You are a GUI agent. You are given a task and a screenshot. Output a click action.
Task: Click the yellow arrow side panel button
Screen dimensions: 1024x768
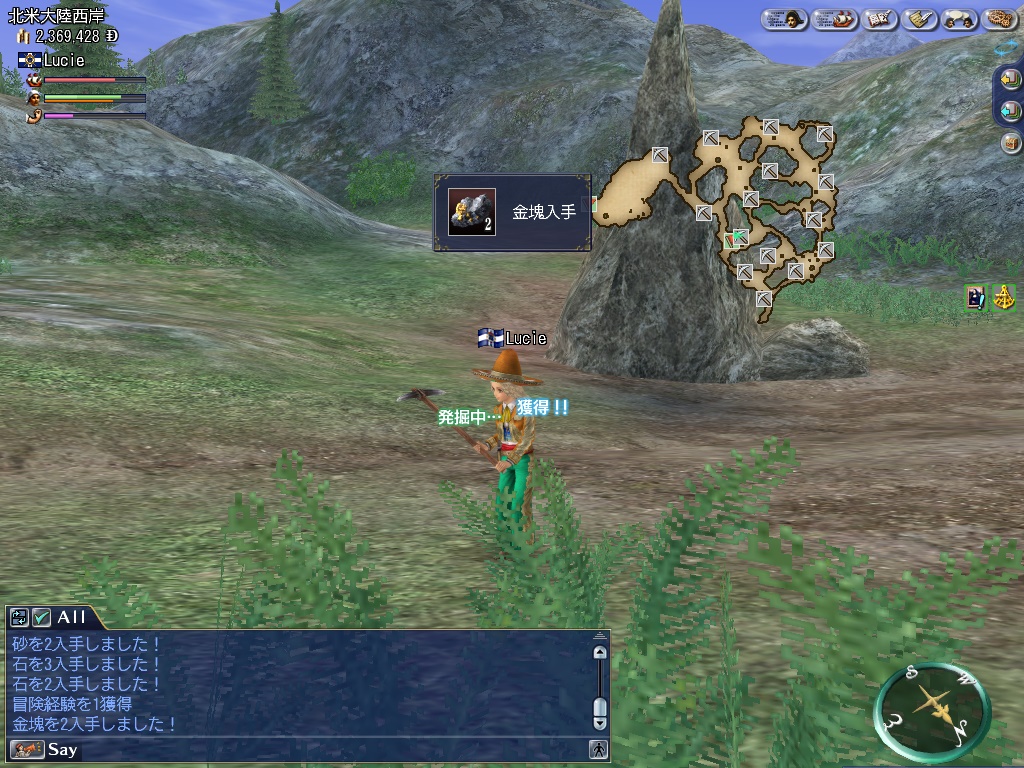click(1011, 79)
